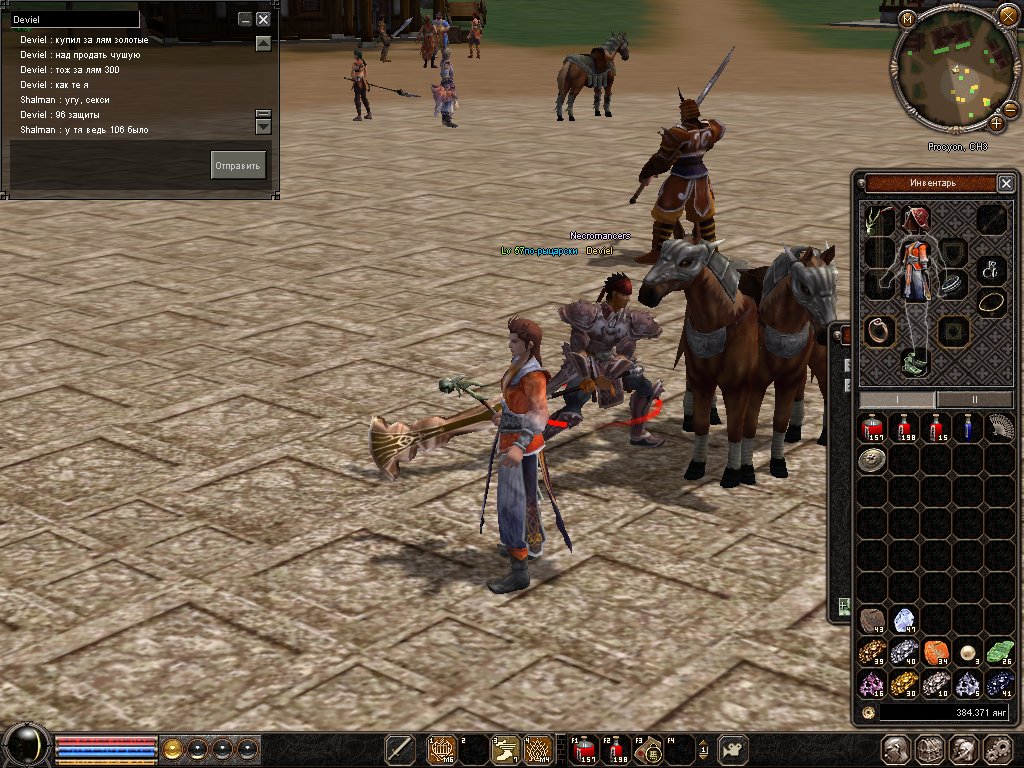Image resolution: width=1024 pixels, height=768 pixels.
Task: Select the green ore stack of 26
Action: (999, 652)
